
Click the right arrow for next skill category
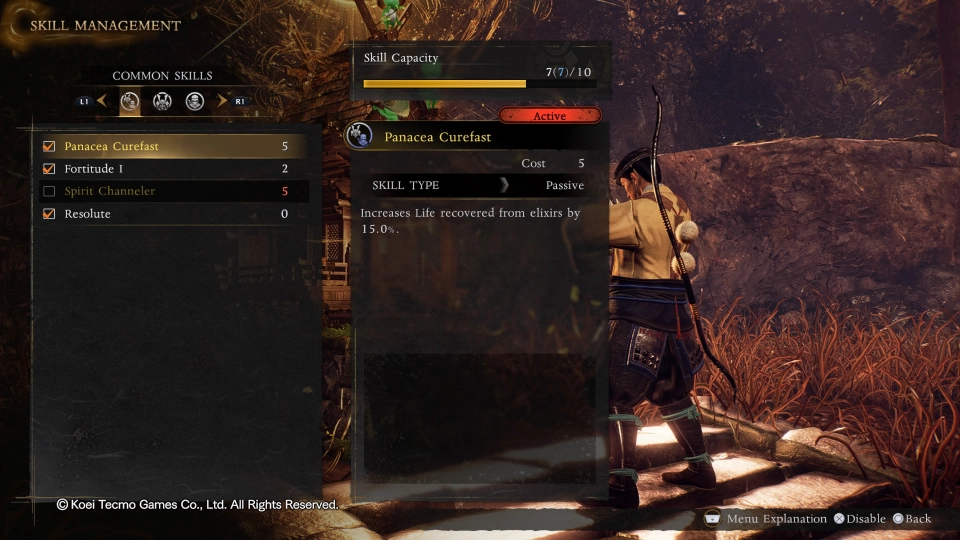click(222, 101)
